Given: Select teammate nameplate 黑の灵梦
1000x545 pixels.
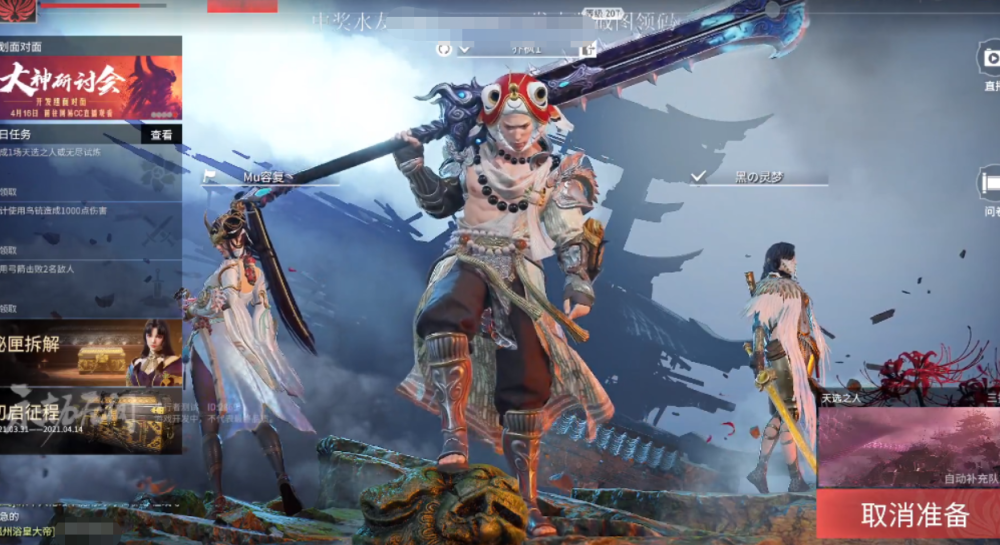Looking at the screenshot, I should click(760, 177).
